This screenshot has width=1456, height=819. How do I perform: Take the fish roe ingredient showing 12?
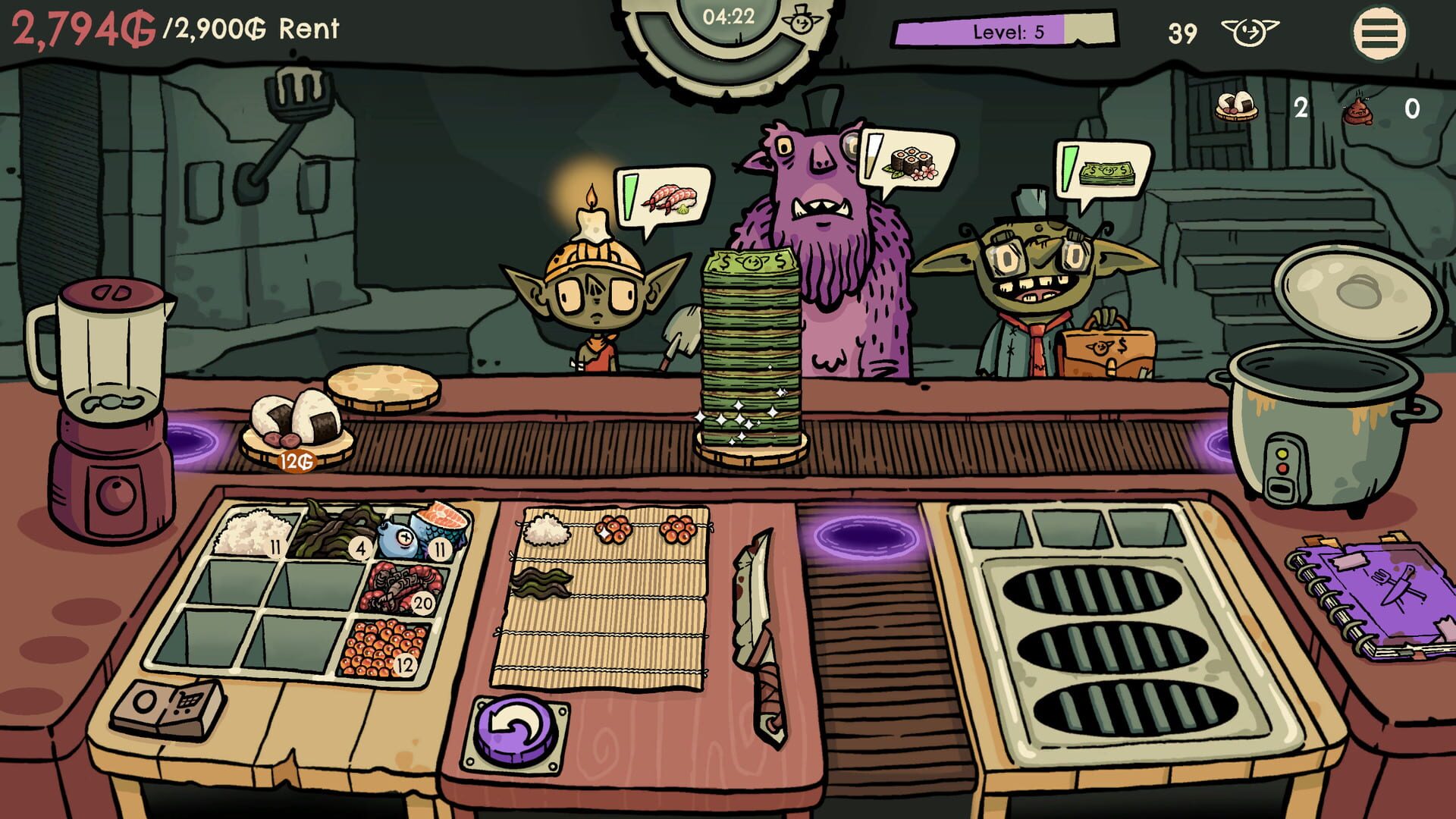tap(379, 648)
